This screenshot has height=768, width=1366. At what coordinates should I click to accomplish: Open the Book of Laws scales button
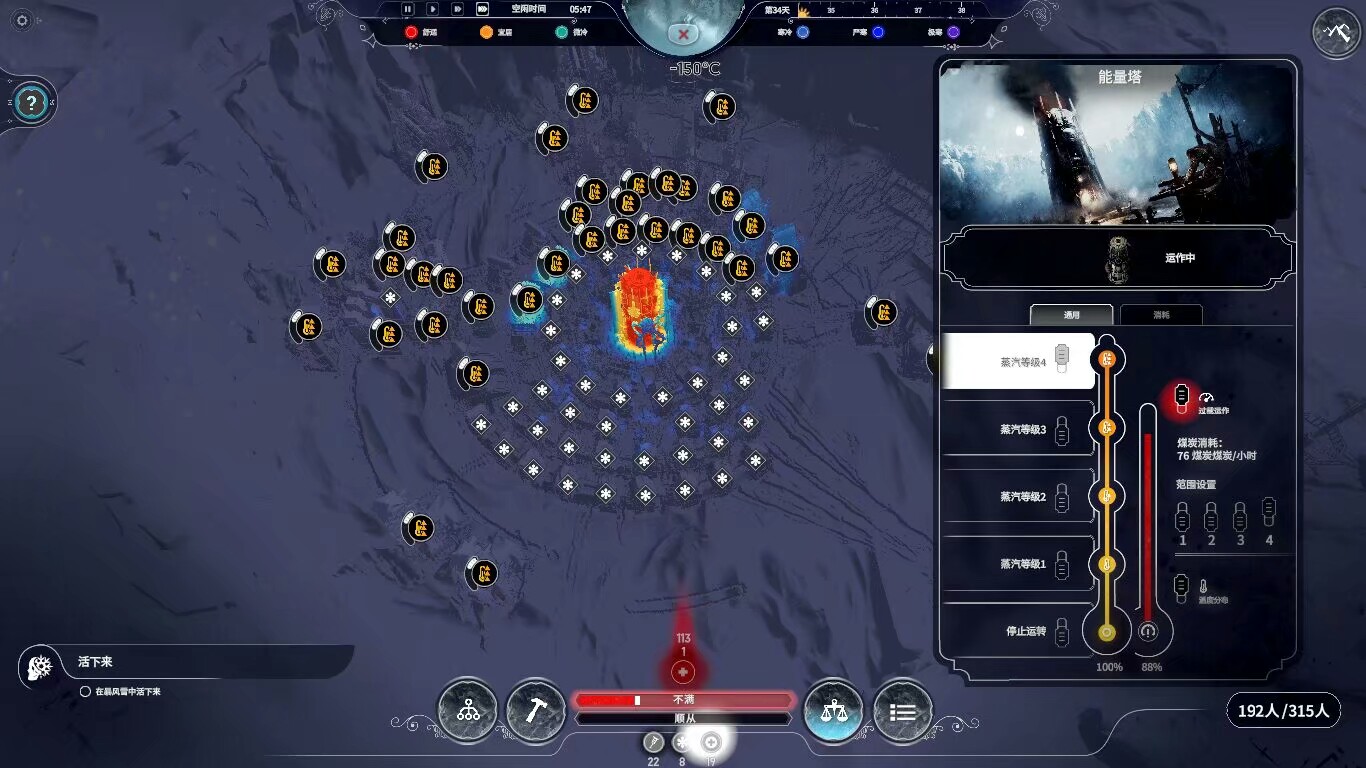(x=834, y=711)
